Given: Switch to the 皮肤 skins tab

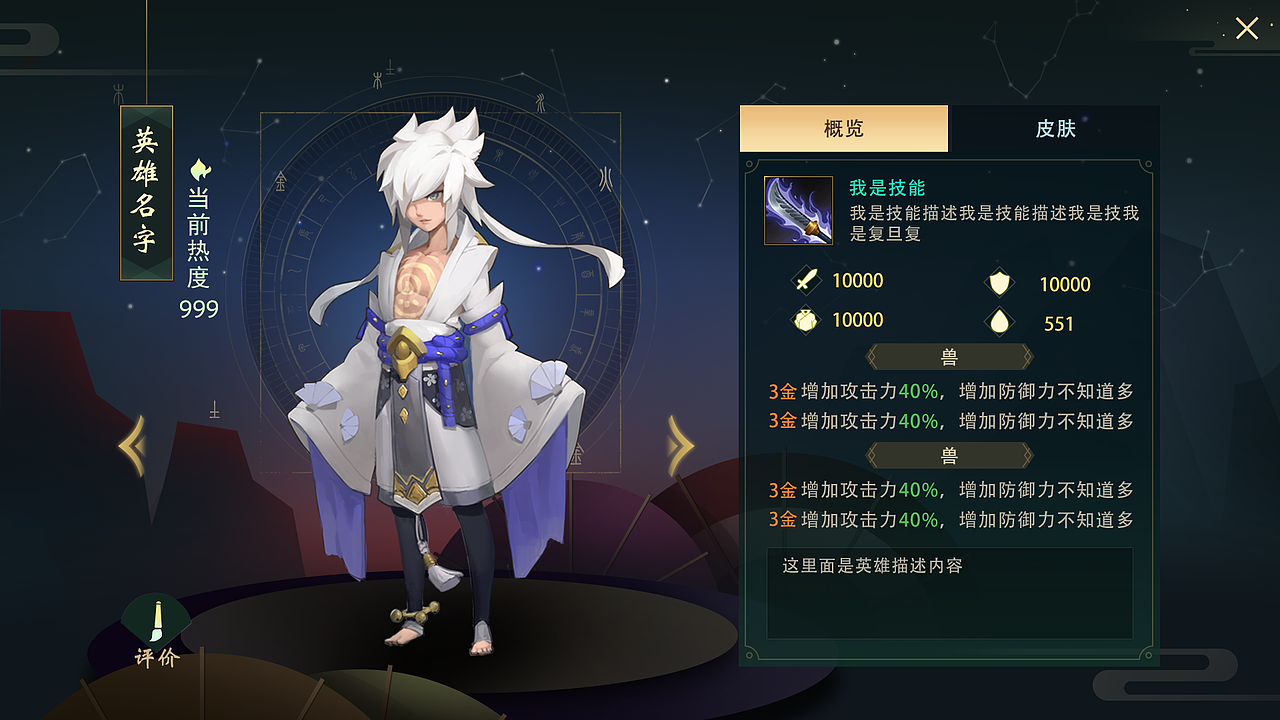Looking at the screenshot, I should pyautogui.click(x=1055, y=130).
